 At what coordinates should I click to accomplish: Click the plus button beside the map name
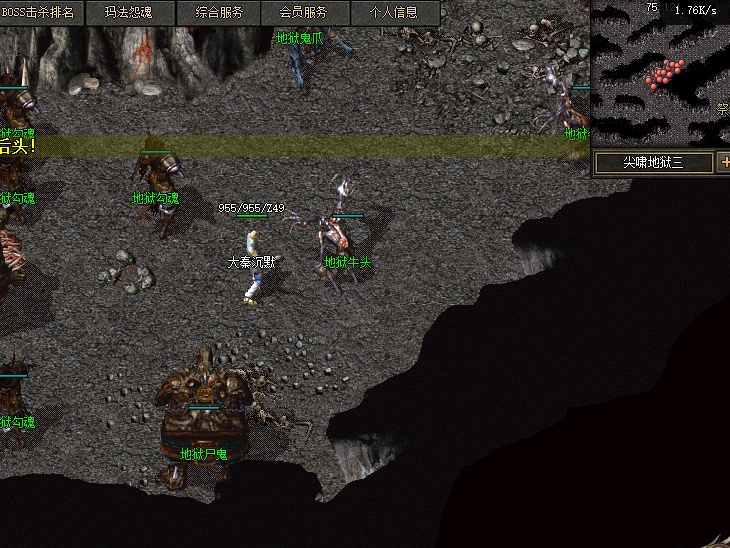(724, 162)
